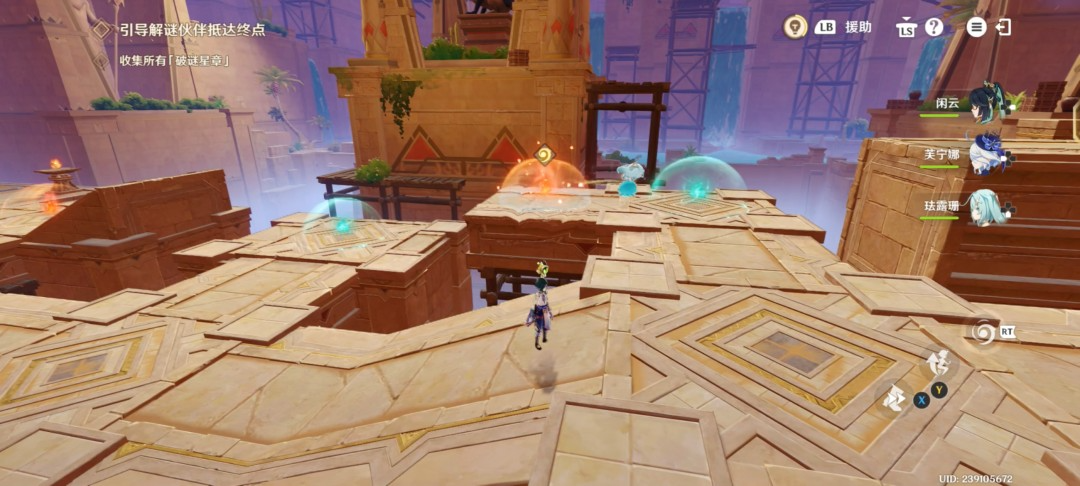Click the lightbulb hint icon

tap(795, 27)
